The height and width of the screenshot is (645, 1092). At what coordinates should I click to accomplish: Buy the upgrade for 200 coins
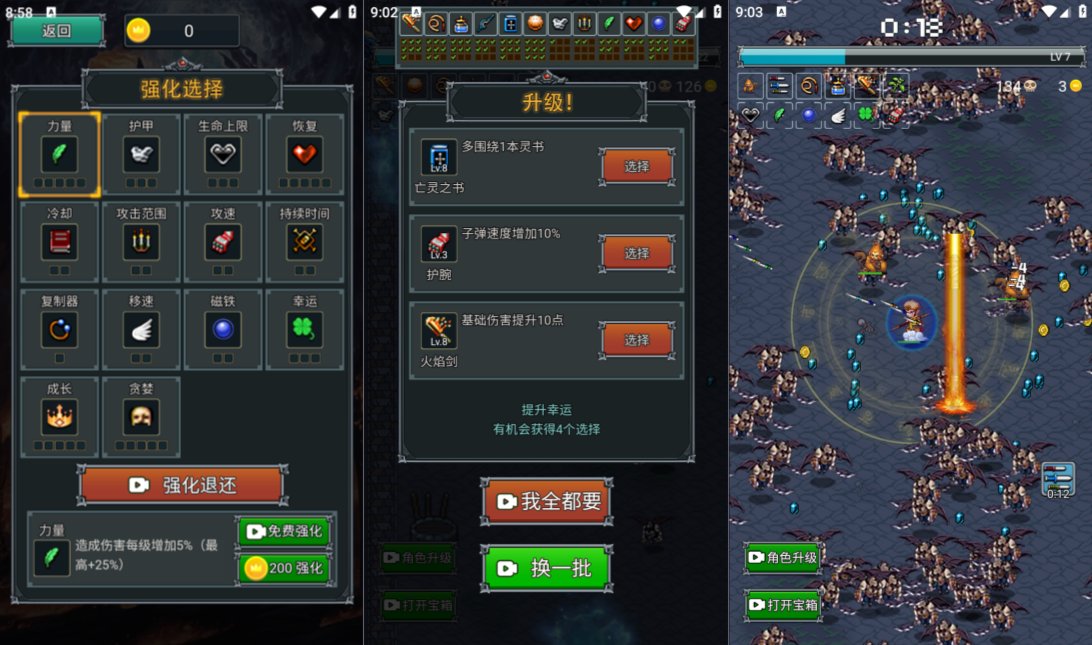284,568
